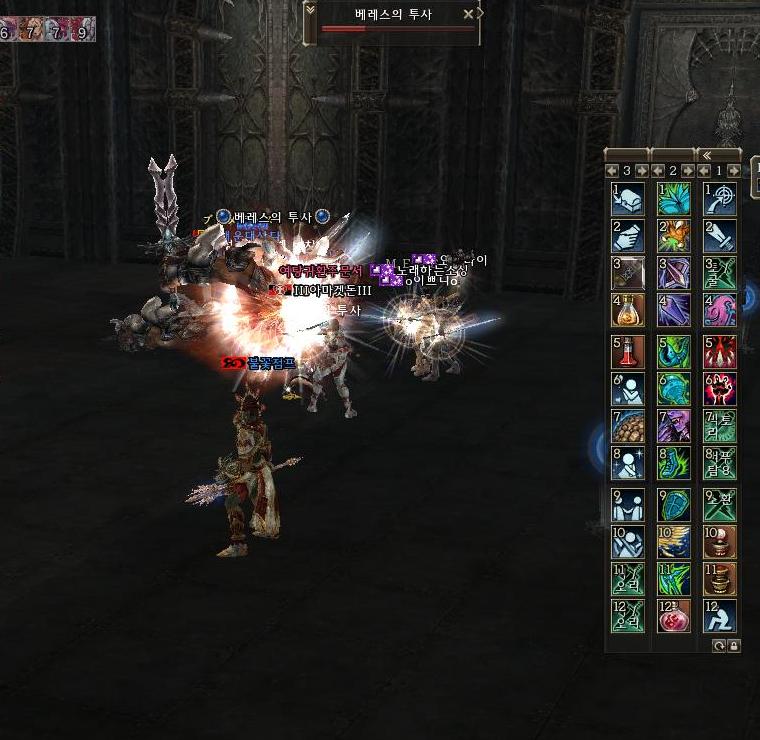Select the purple masked face skill
The width and height of the screenshot is (760, 740).
(x=674, y=427)
